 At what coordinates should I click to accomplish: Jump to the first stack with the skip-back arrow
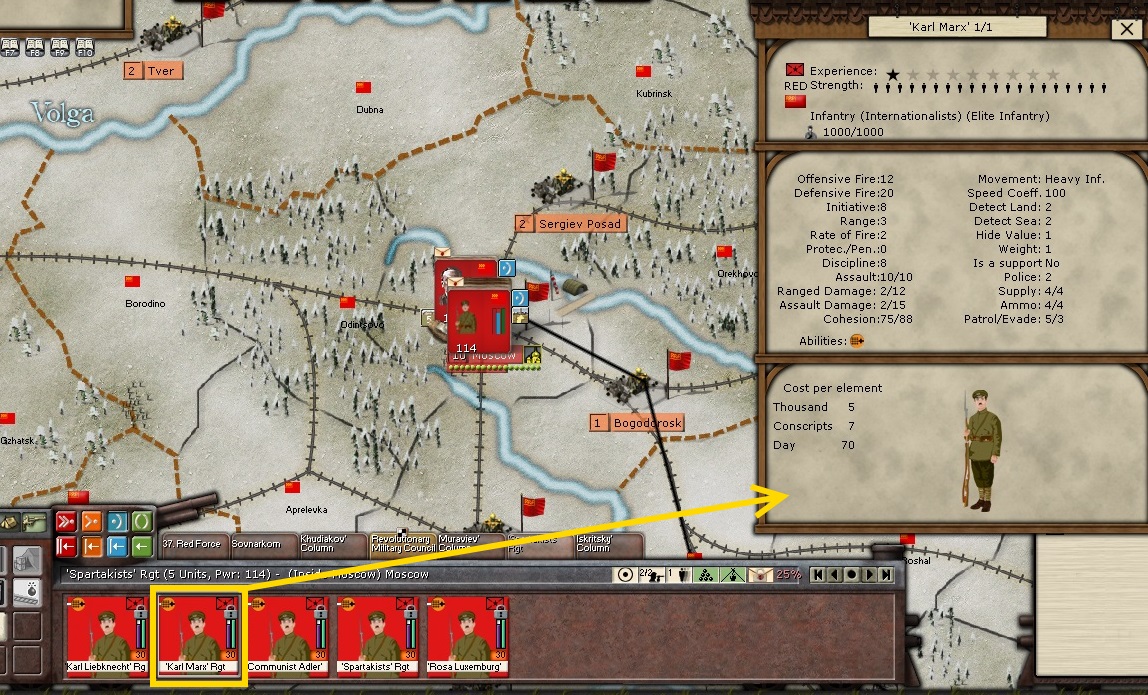[817, 575]
